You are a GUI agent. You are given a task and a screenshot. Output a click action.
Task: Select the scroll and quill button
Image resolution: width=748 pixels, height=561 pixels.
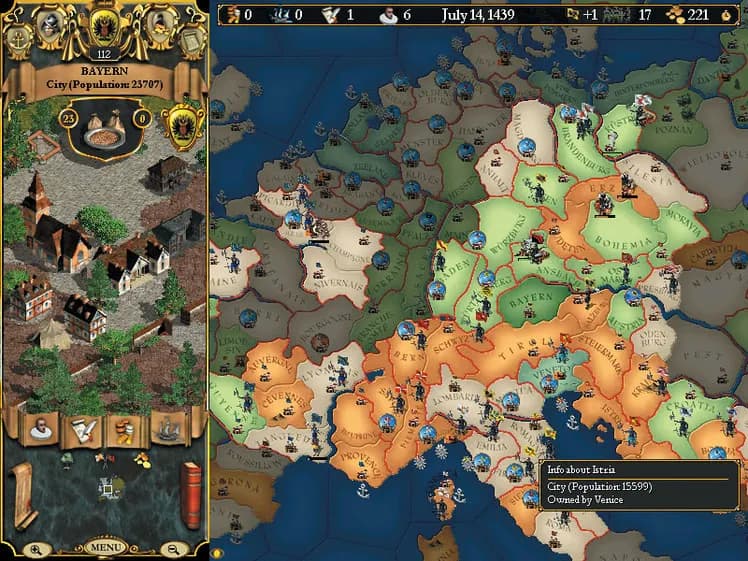tap(83, 428)
